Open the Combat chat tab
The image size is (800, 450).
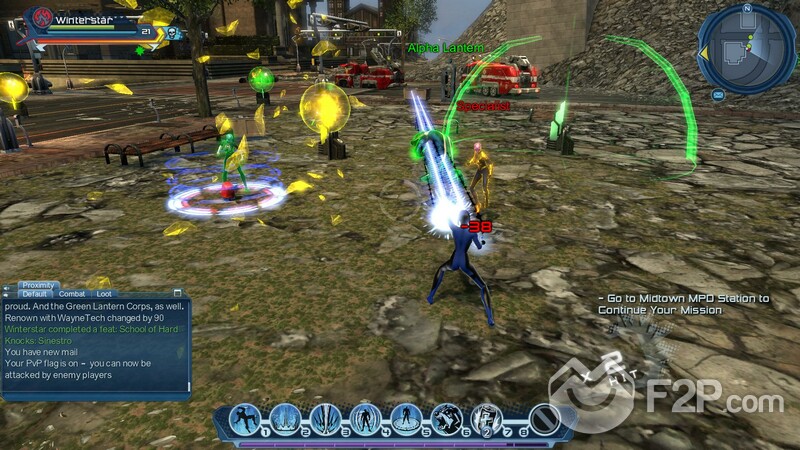click(72, 294)
